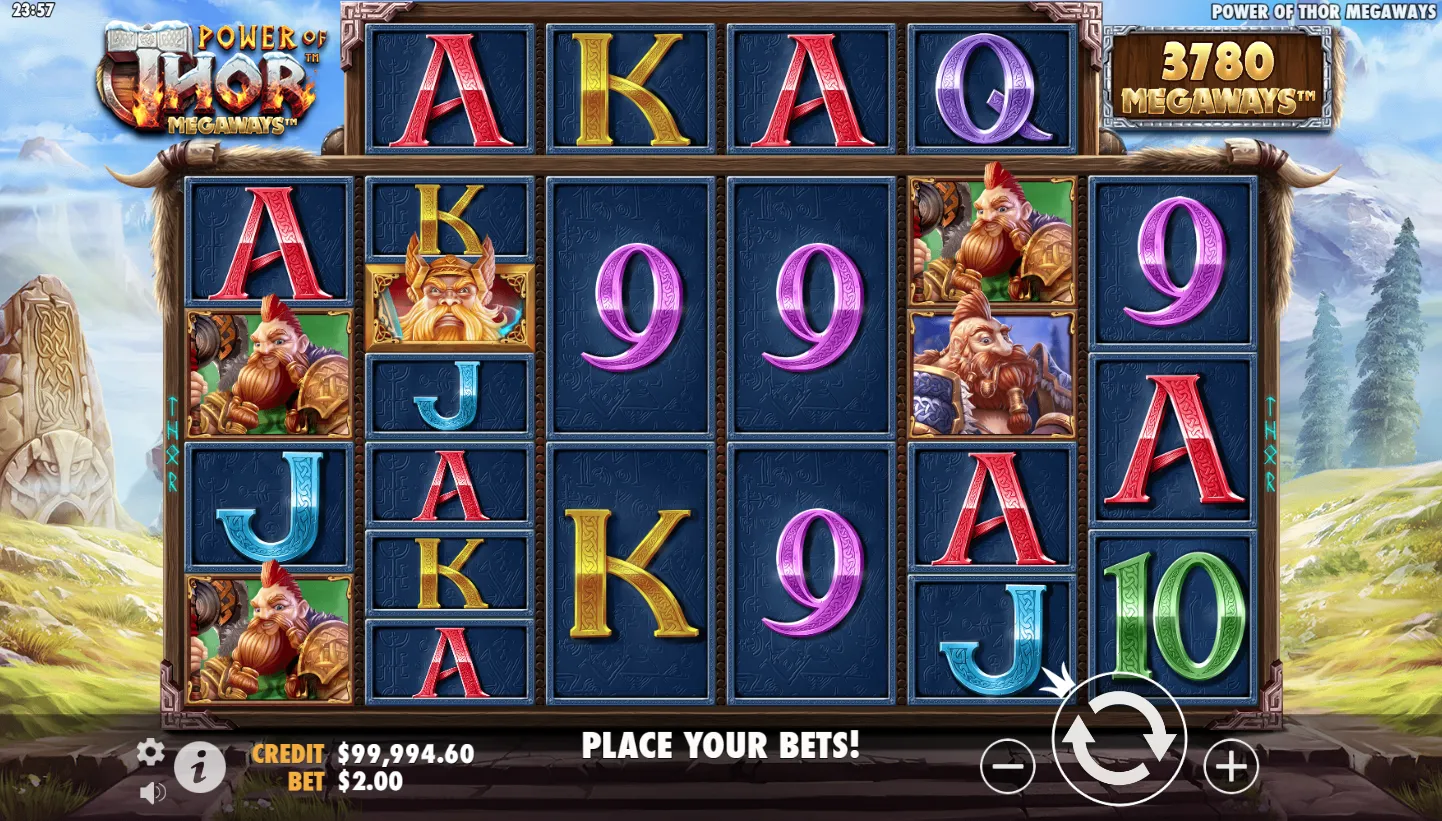Spin the reels with the circular arrow button
Screen dimensions: 1442x821
(1119, 741)
